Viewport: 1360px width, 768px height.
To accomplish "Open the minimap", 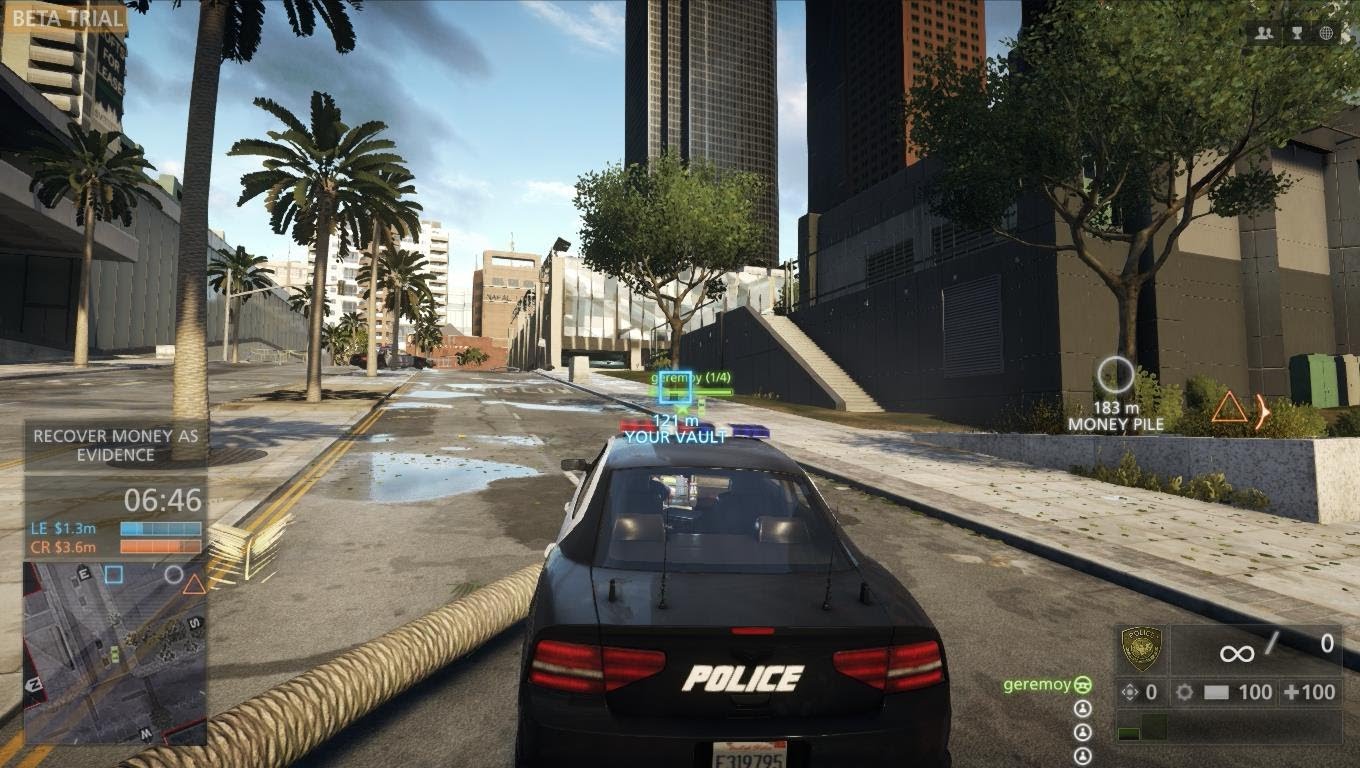I will point(115,652).
